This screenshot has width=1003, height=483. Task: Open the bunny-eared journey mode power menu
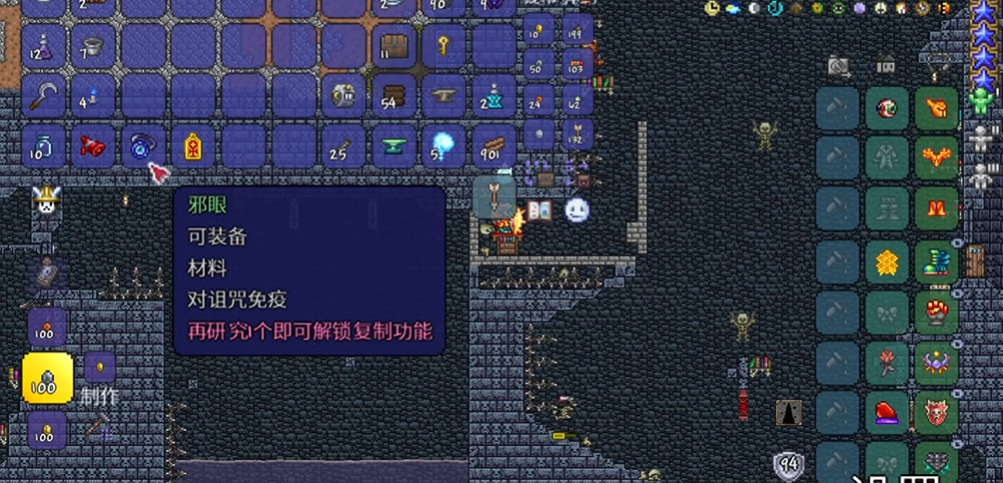(x=44, y=200)
